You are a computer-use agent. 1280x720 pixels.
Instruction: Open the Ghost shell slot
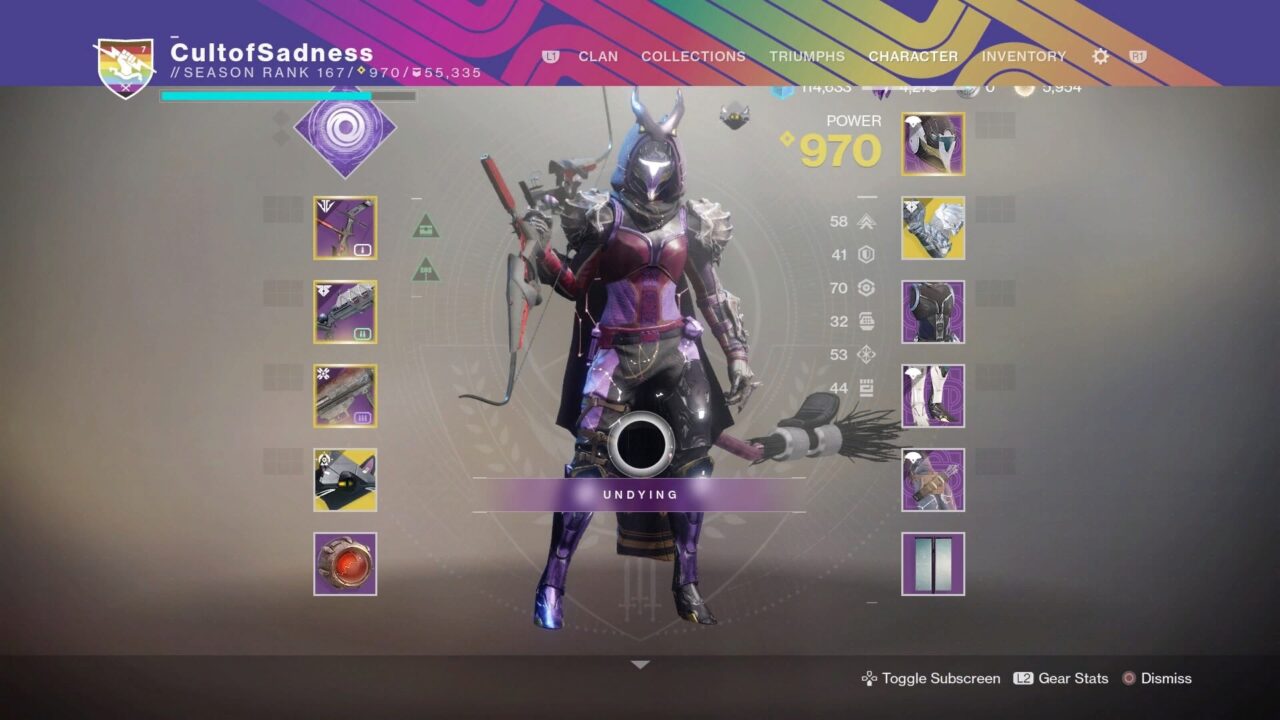tap(346, 481)
